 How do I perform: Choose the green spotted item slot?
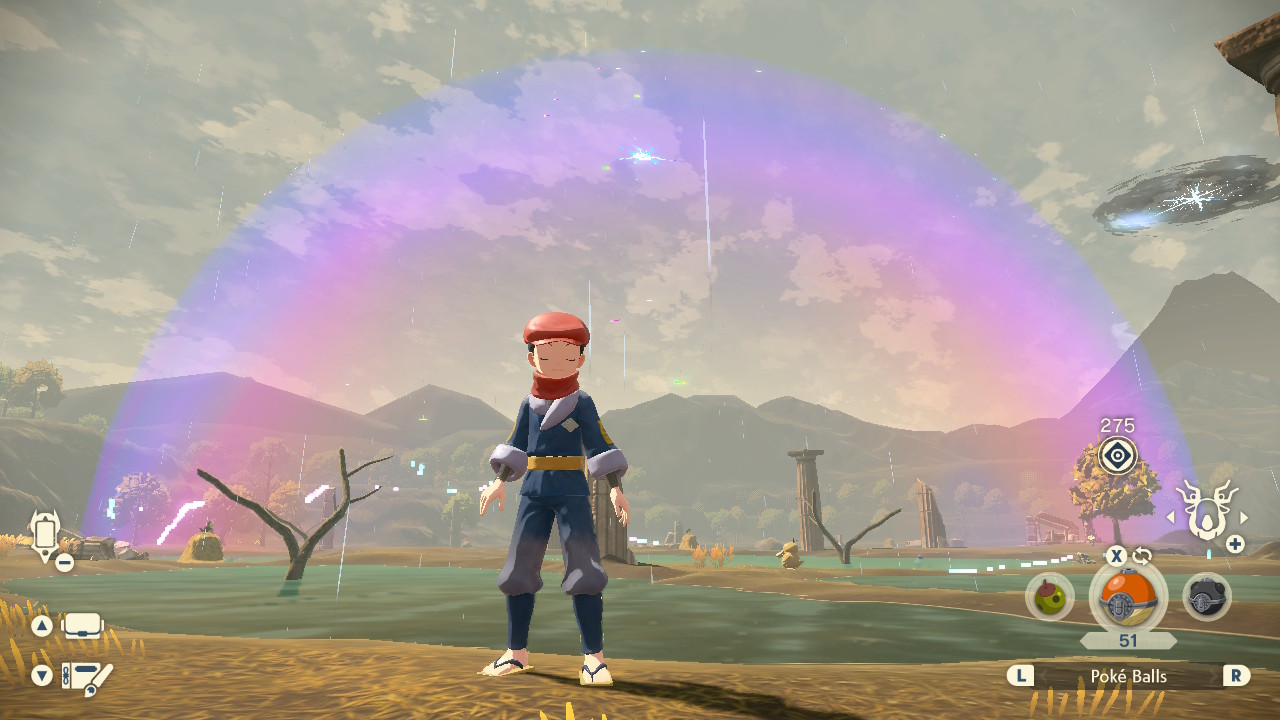(1050, 597)
